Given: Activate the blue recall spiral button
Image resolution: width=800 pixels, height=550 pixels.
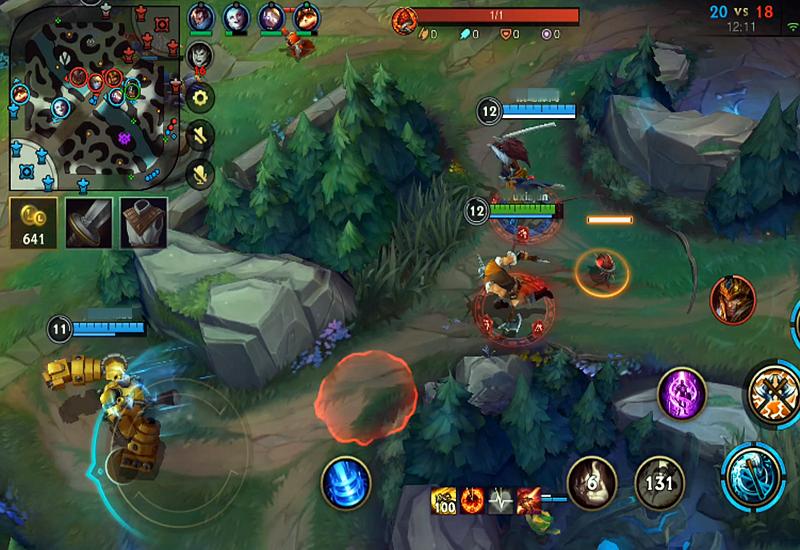Looking at the screenshot, I should [x=346, y=483].
